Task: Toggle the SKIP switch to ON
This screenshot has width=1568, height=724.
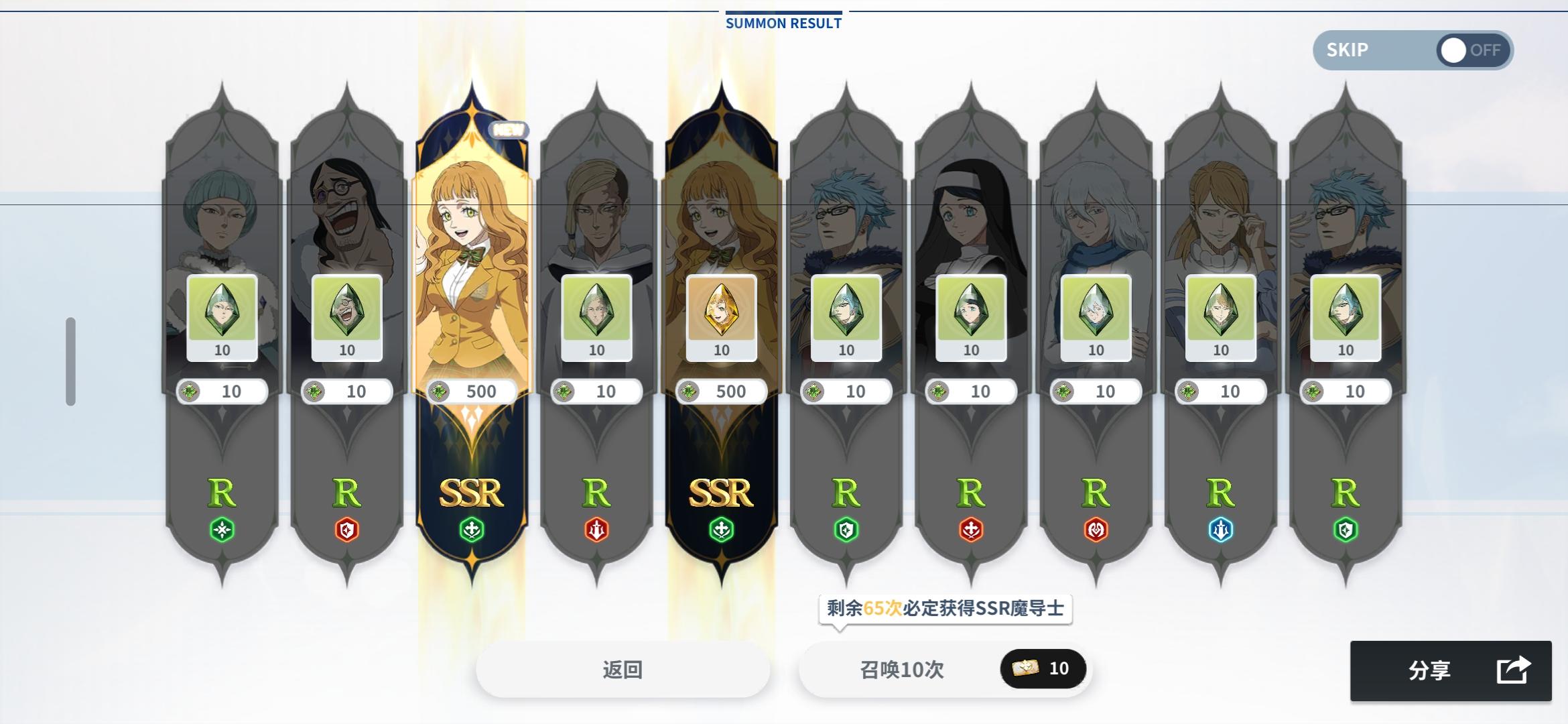Action: click(x=1454, y=50)
